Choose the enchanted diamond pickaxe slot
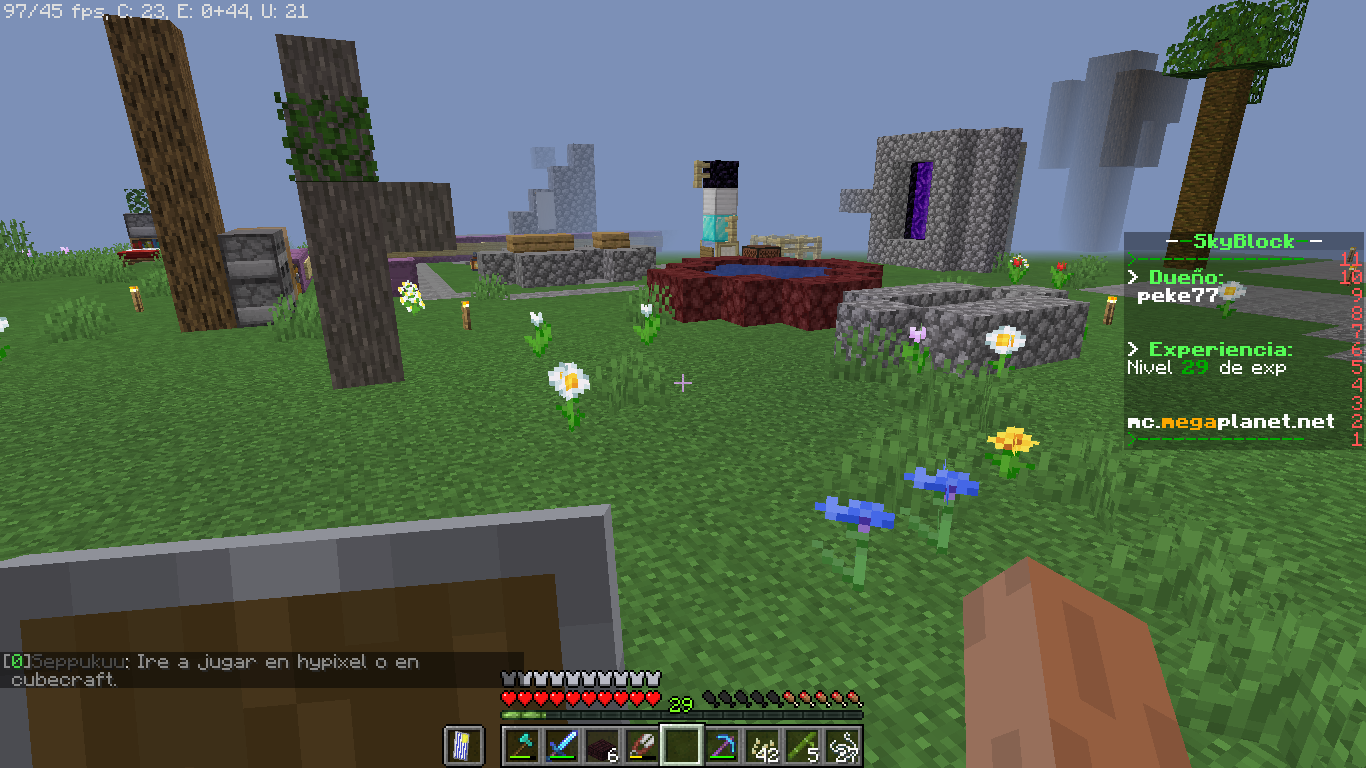The image size is (1366, 768). pos(722,746)
